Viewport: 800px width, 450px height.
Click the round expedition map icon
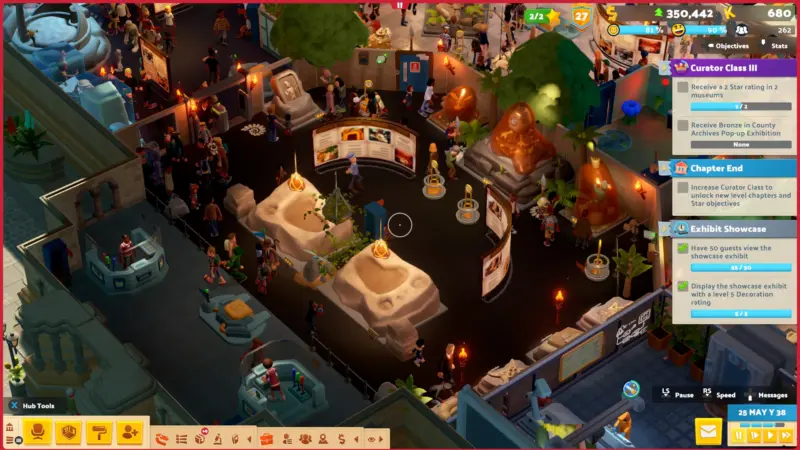631,389
